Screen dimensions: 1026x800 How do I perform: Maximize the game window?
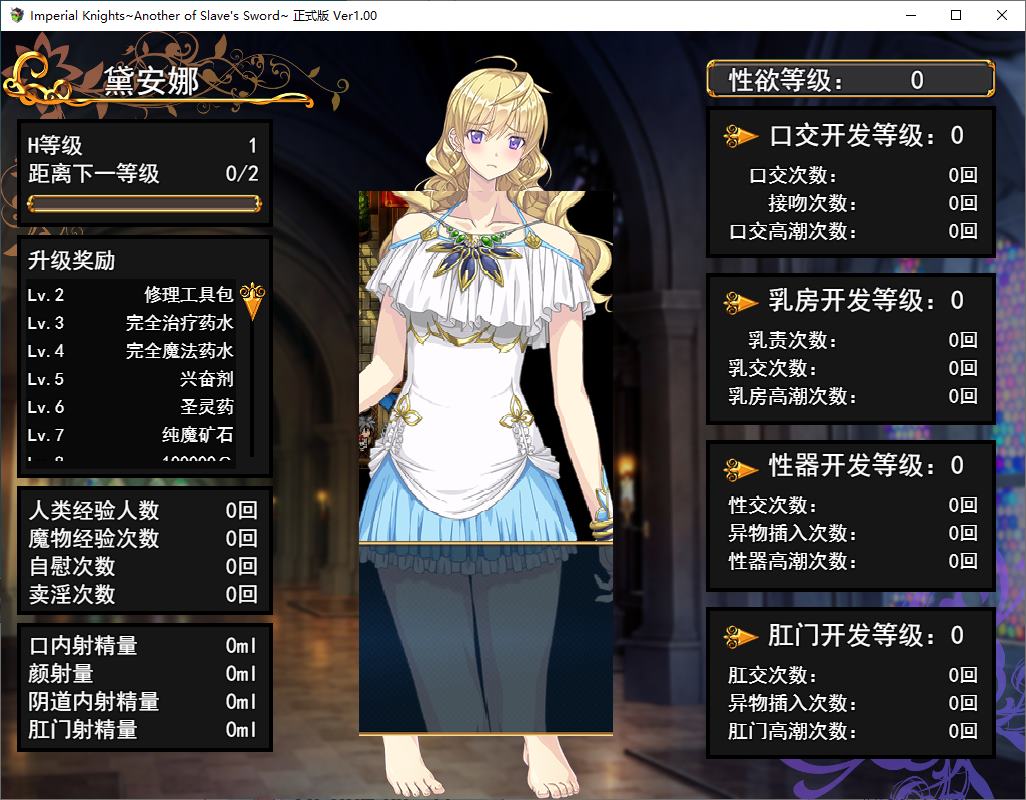pos(956,15)
